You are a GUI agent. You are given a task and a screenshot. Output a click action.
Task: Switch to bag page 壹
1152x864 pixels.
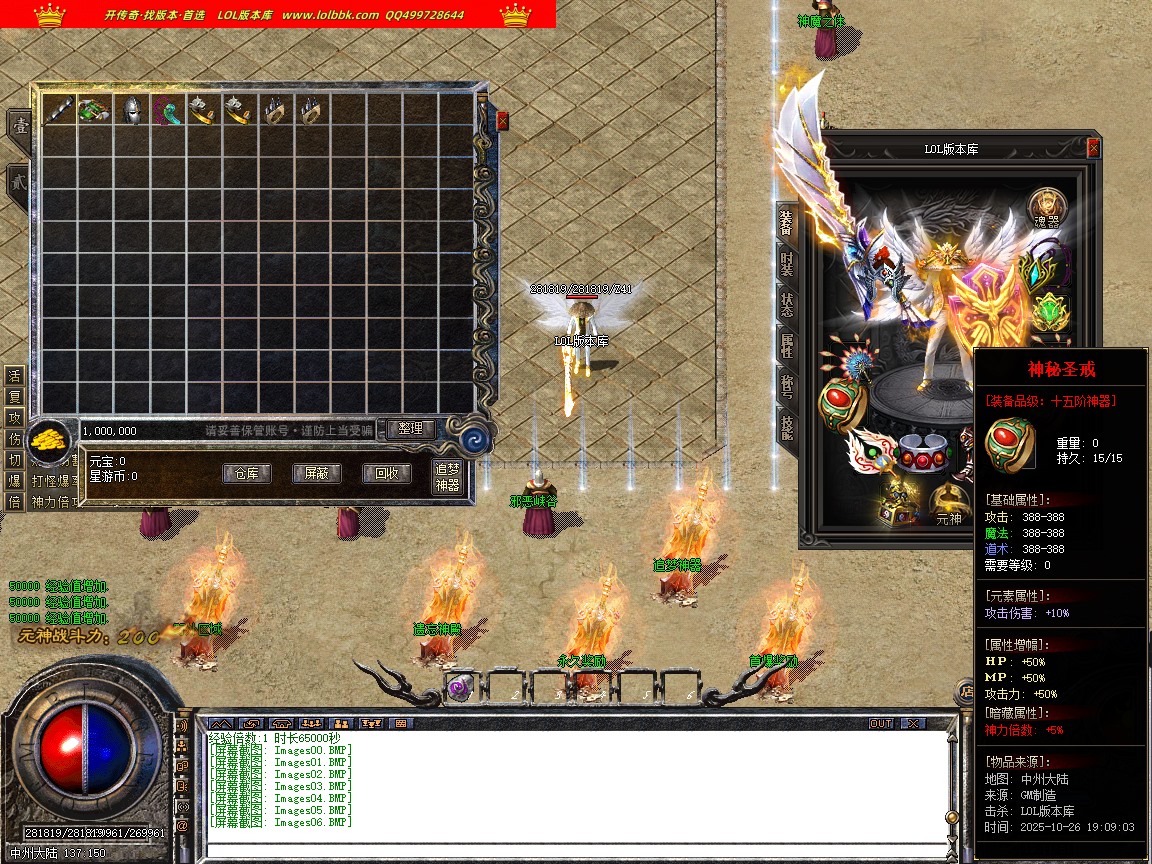[x=19, y=126]
